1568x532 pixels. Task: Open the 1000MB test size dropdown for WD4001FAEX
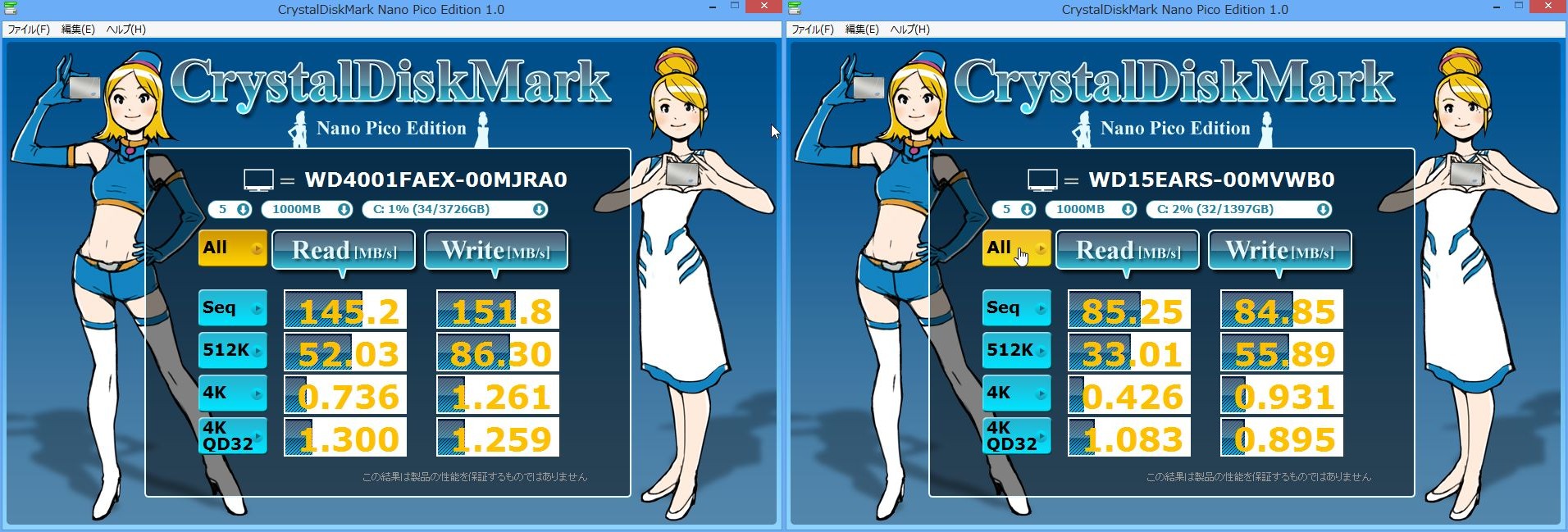tap(308, 210)
